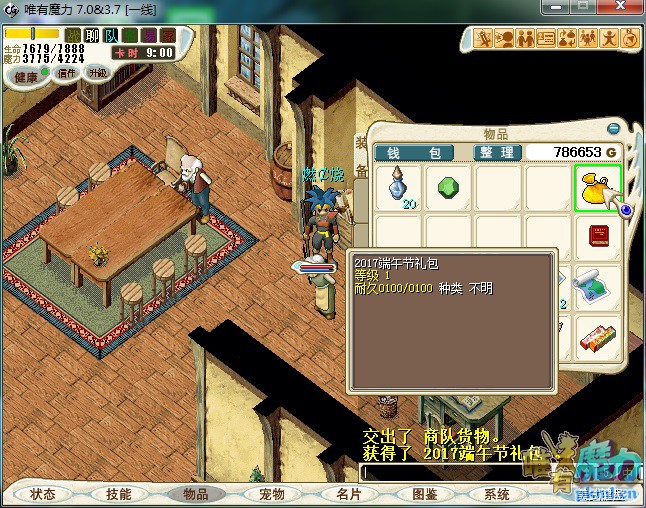Minimize the 物品 inventory panel
This screenshot has height=508, width=646.
click(613, 128)
